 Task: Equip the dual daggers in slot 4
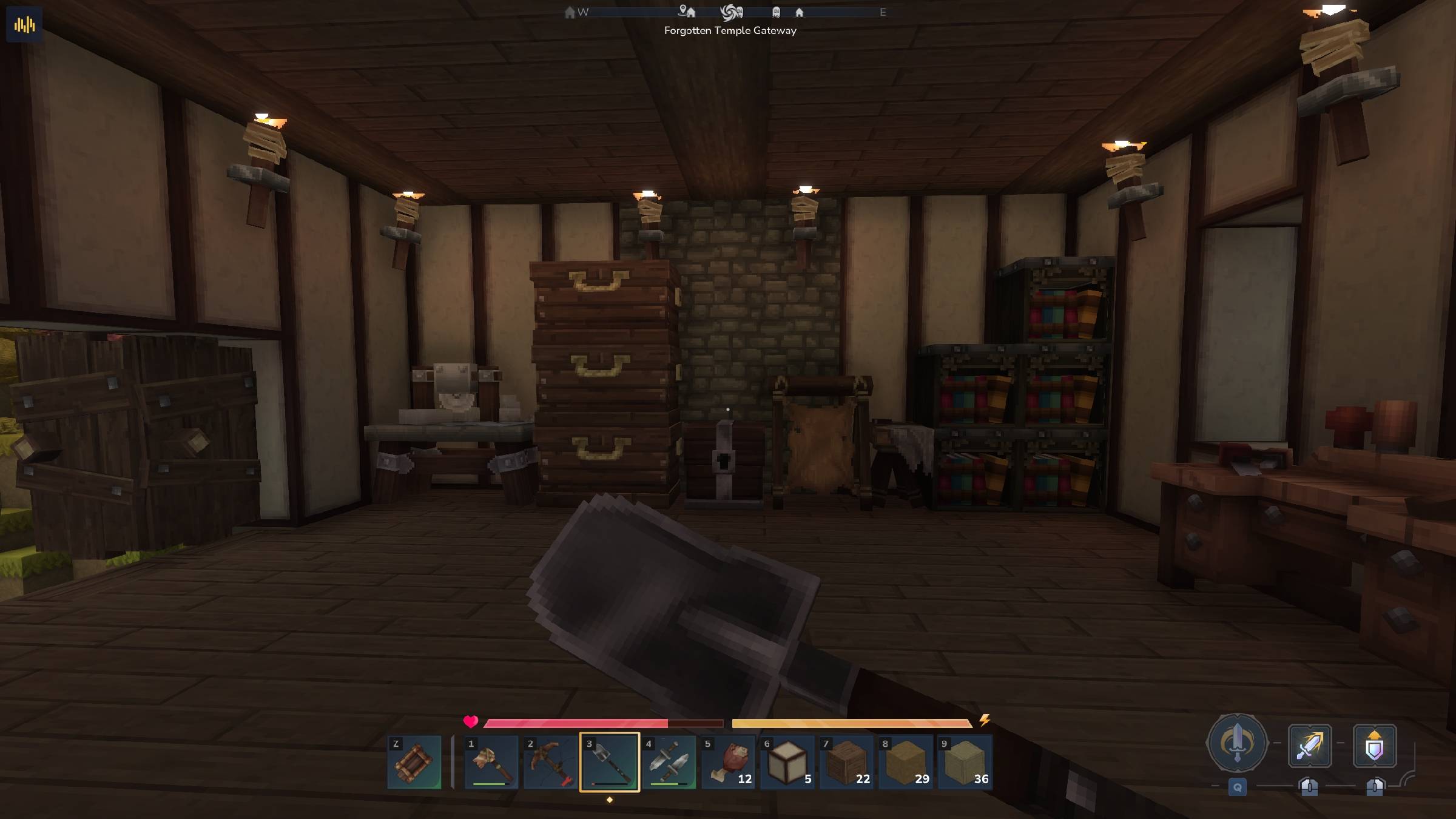(669, 762)
